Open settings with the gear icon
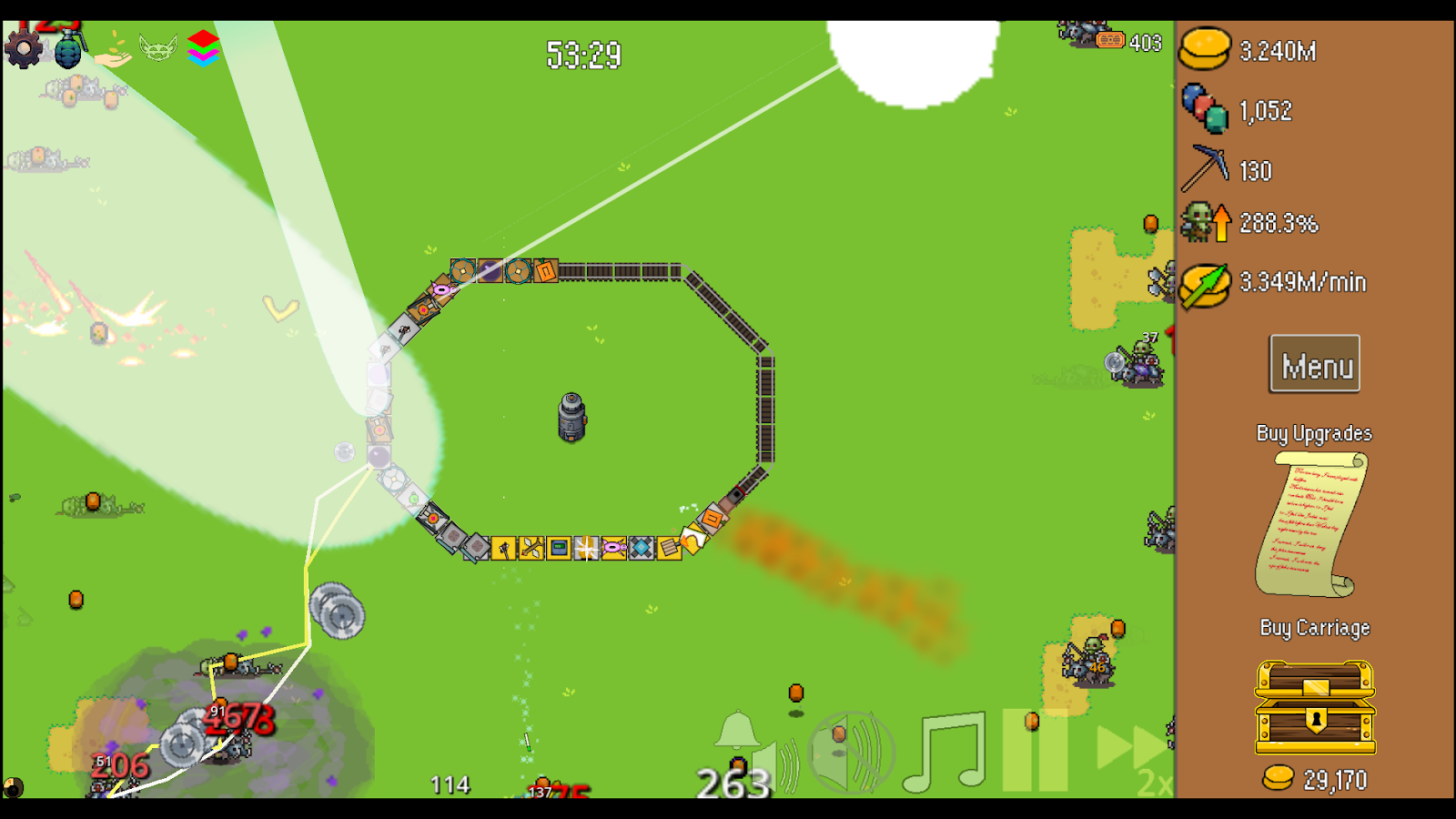Viewport: 1456px width, 819px height. tap(24, 48)
